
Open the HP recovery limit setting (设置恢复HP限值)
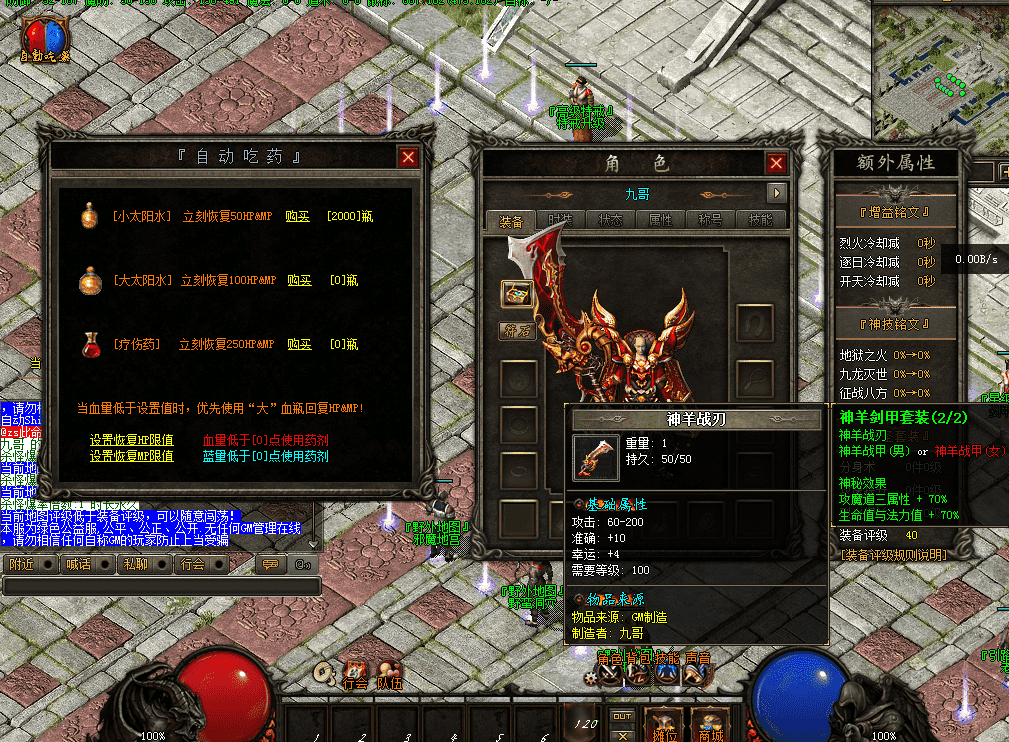[x=131, y=440]
